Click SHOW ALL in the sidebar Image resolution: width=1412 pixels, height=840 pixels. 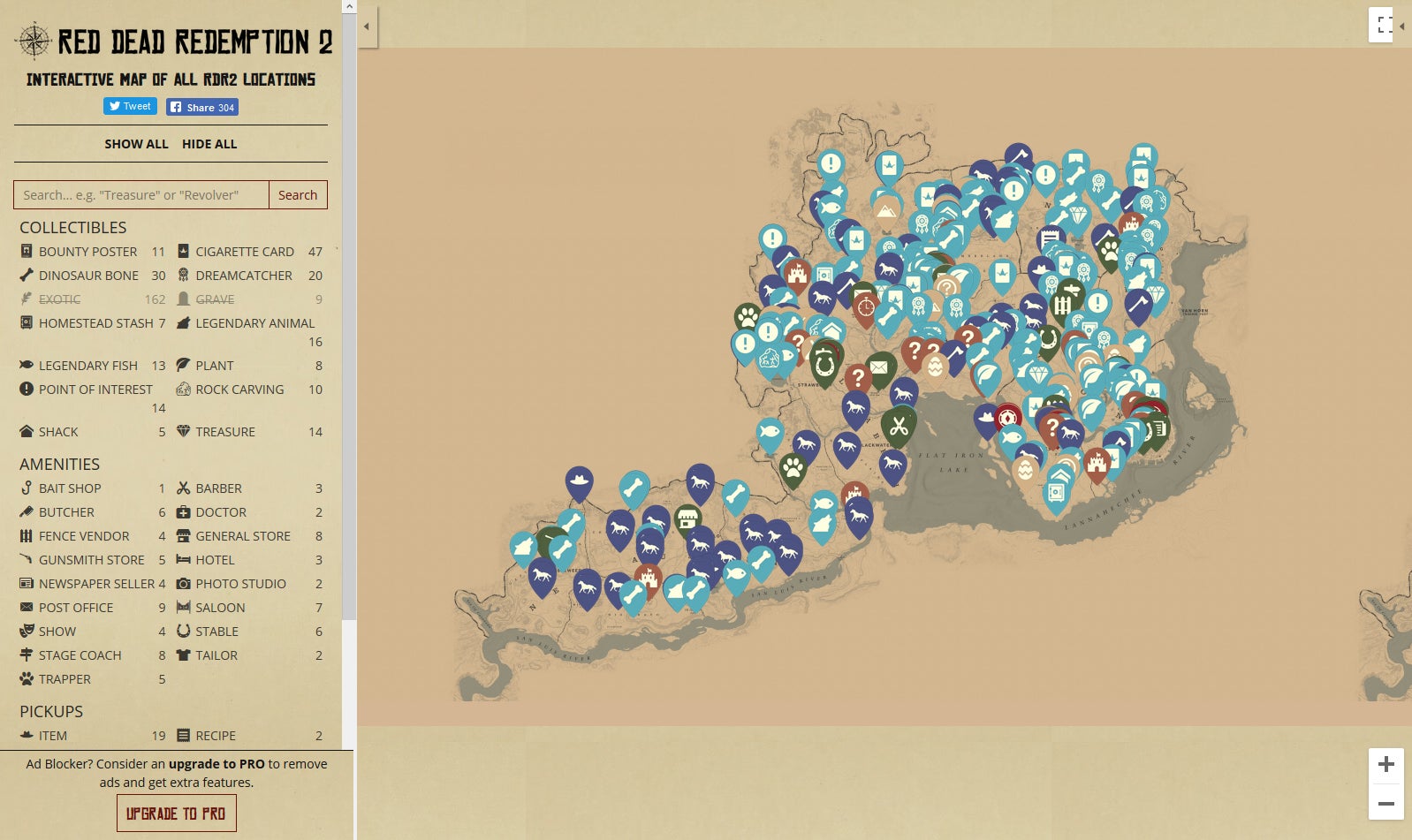pos(137,143)
